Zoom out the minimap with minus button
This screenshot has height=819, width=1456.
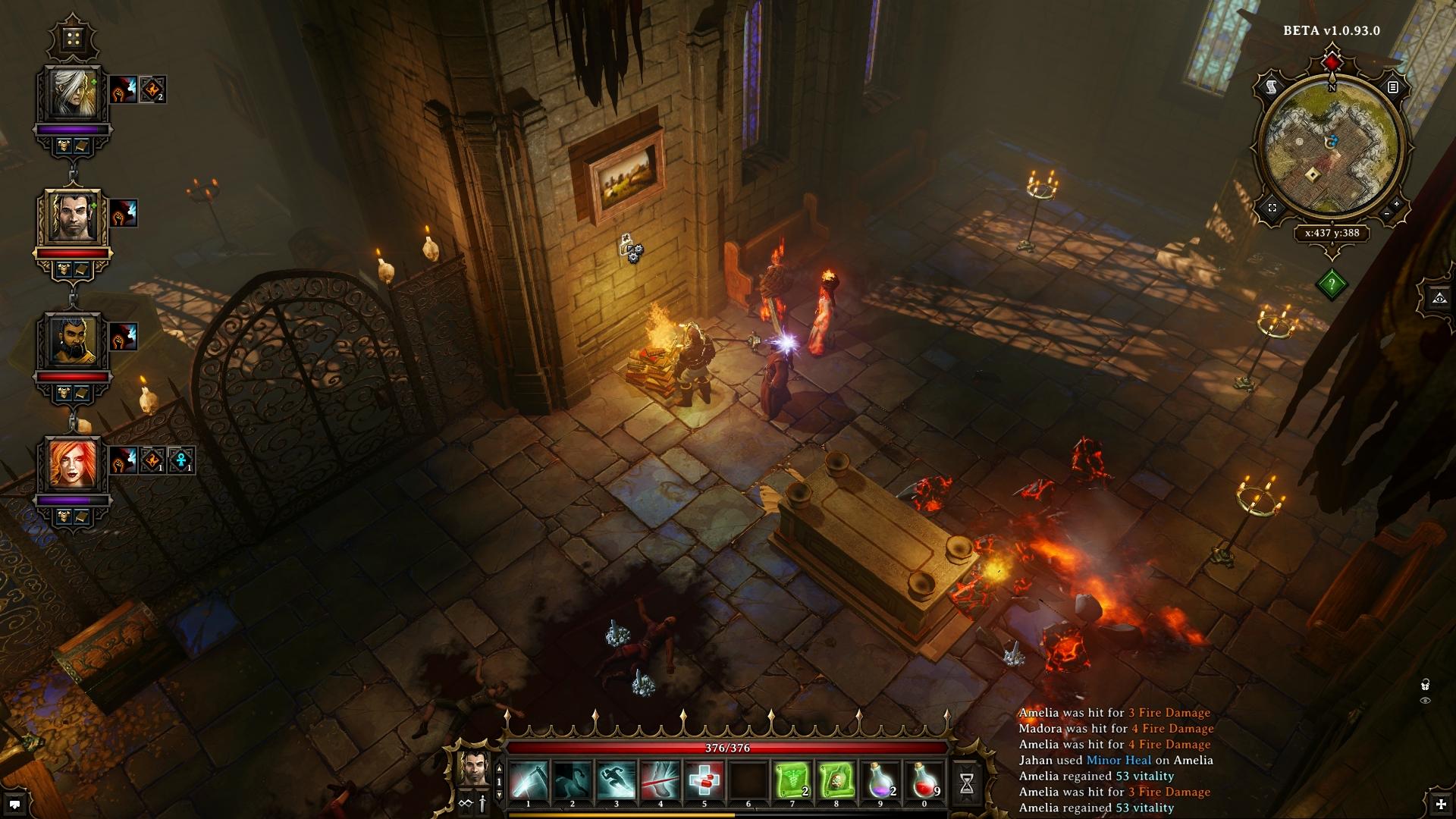tap(1386, 215)
